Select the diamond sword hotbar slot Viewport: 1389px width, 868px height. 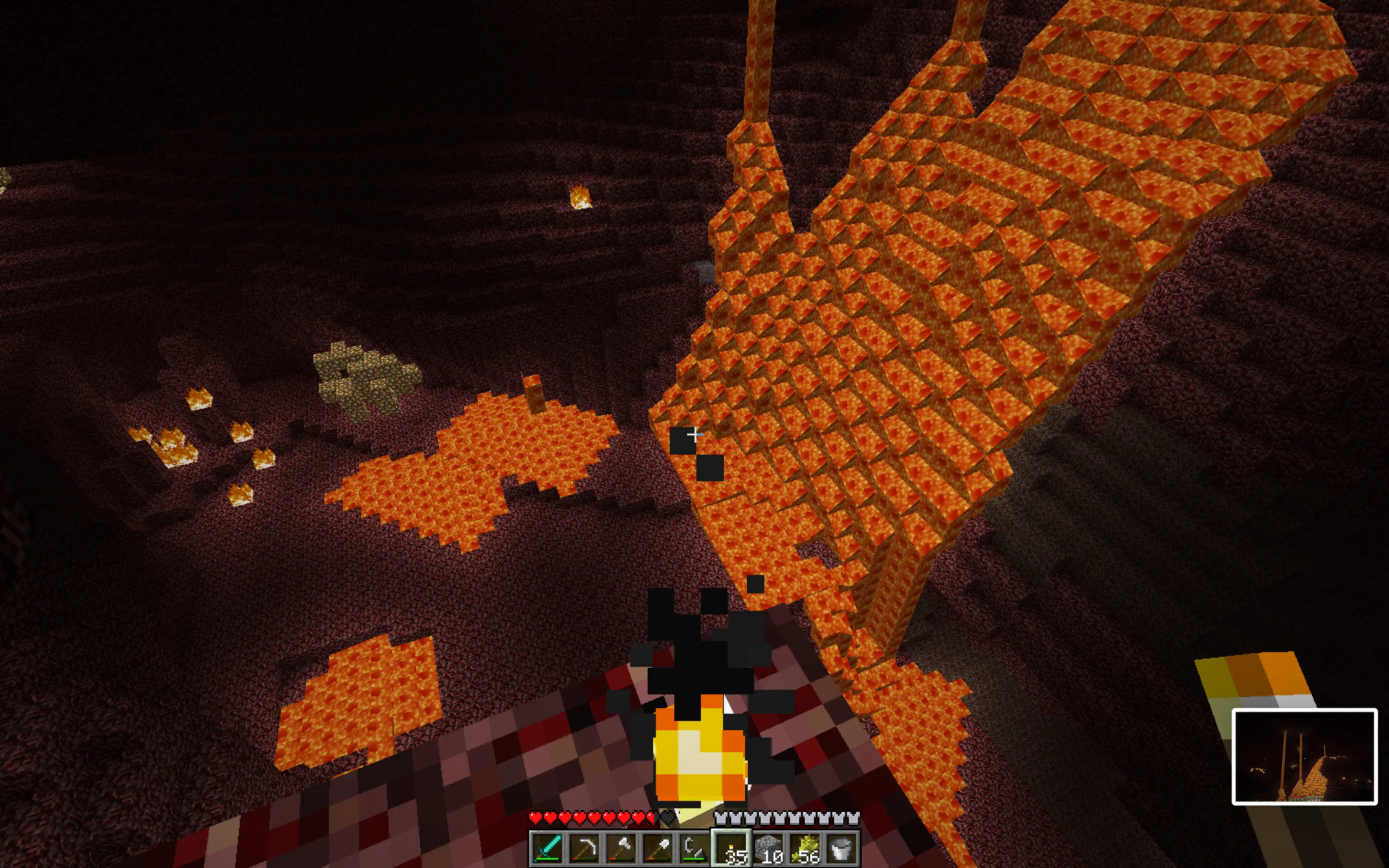(x=547, y=848)
